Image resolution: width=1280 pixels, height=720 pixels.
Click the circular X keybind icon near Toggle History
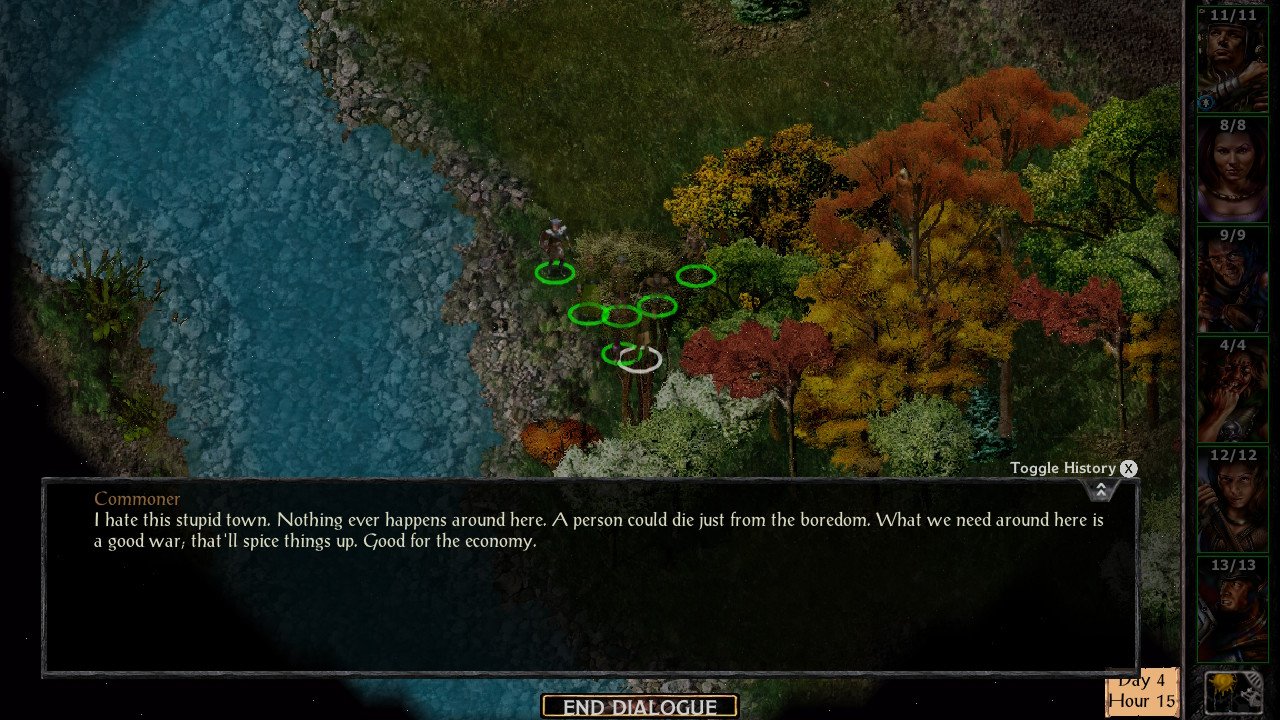tap(1128, 468)
